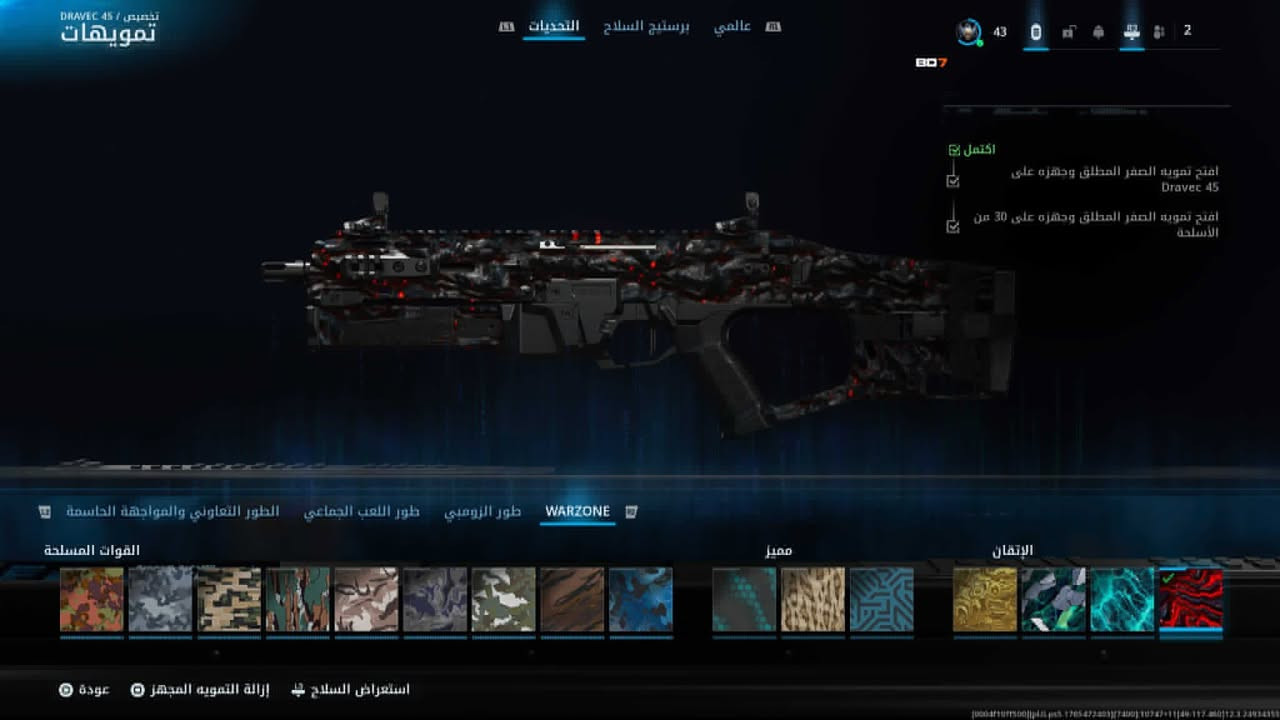Click the keyboard icon in the top bar
This screenshot has height=720, width=1280.
click(1131, 32)
